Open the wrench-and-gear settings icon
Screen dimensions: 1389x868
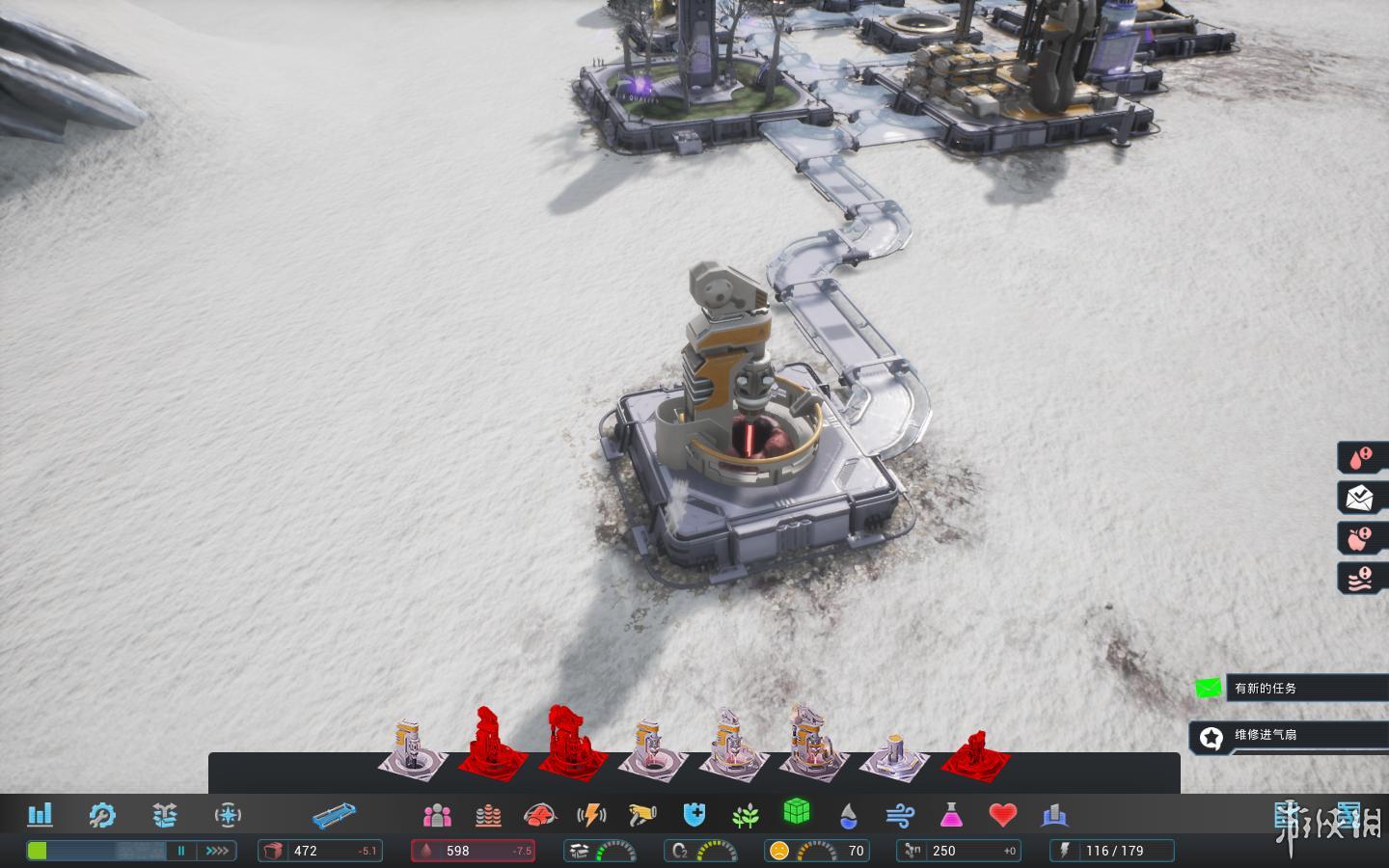coord(101,815)
